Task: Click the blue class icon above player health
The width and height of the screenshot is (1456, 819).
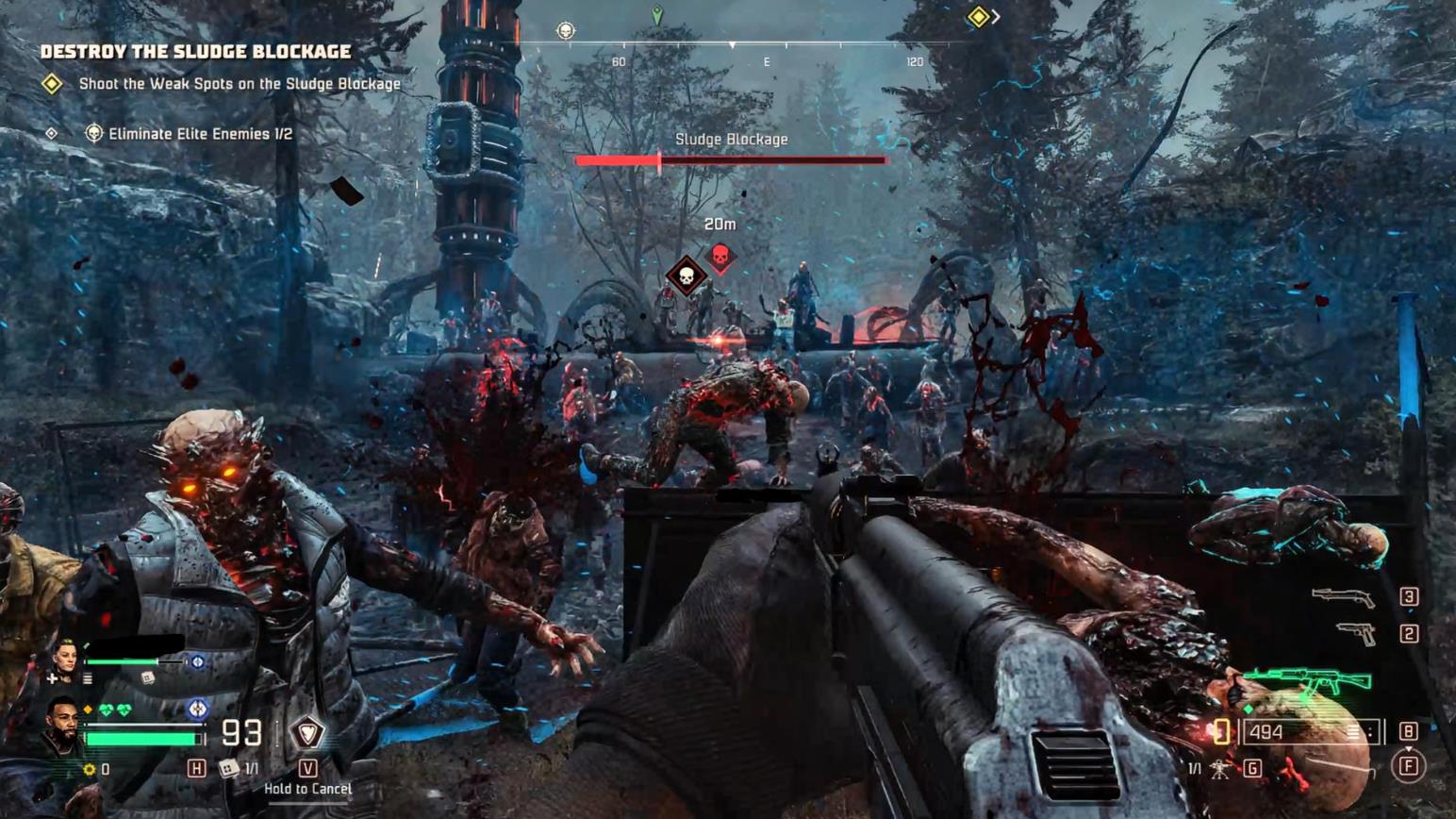Action: tap(197, 708)
